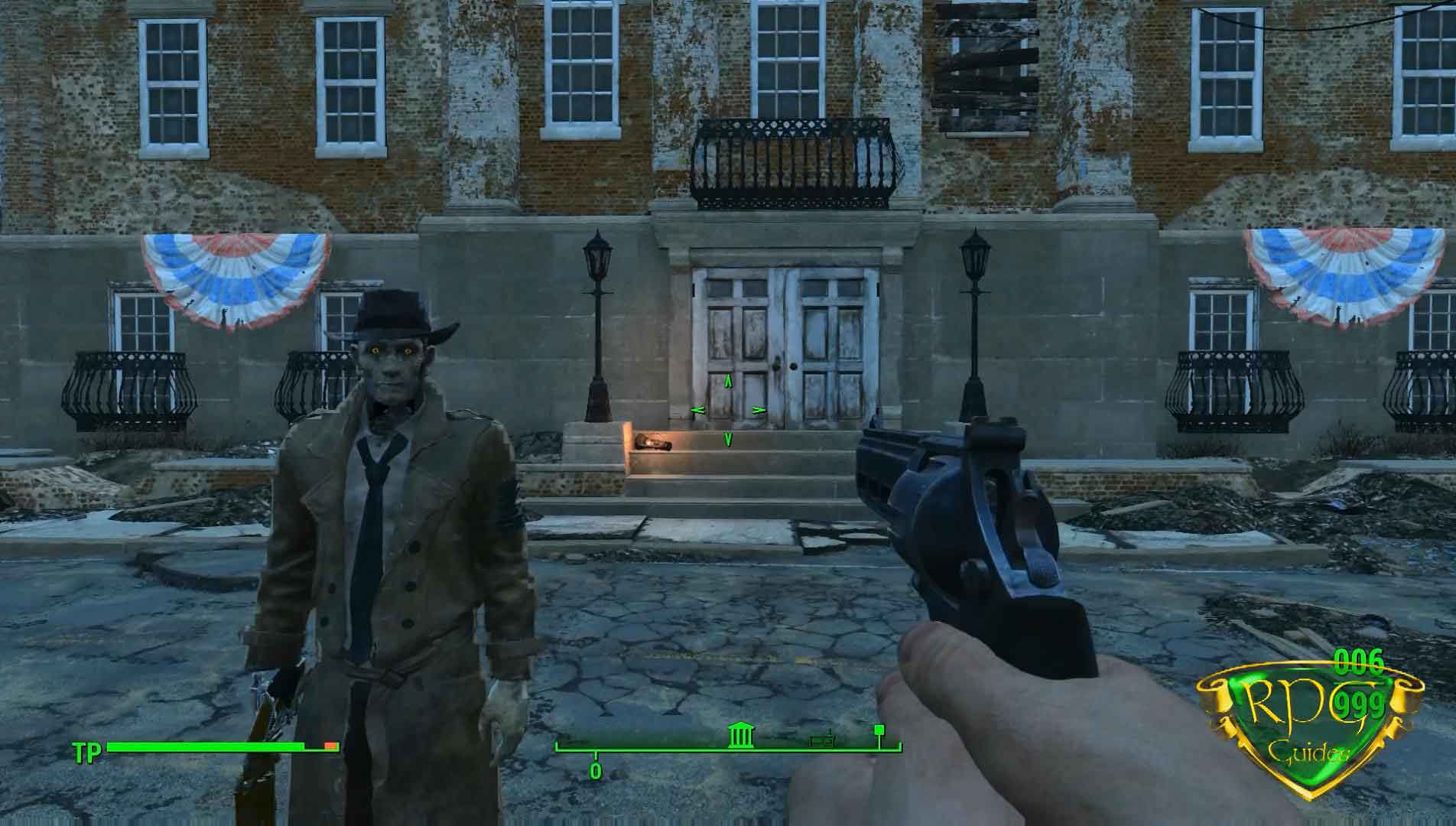
Task: Select the columned building marker on the compass
Action: pyautogui.click(x=739, y=737)
